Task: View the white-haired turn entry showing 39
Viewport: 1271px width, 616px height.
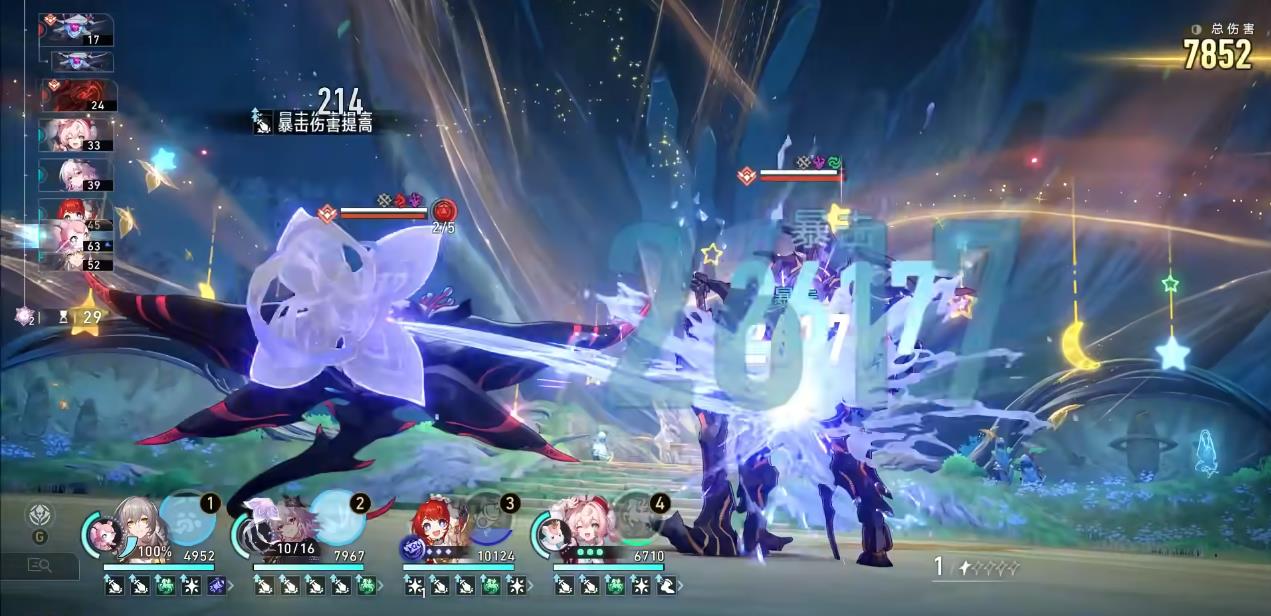Action: click(x=76, y=175)
